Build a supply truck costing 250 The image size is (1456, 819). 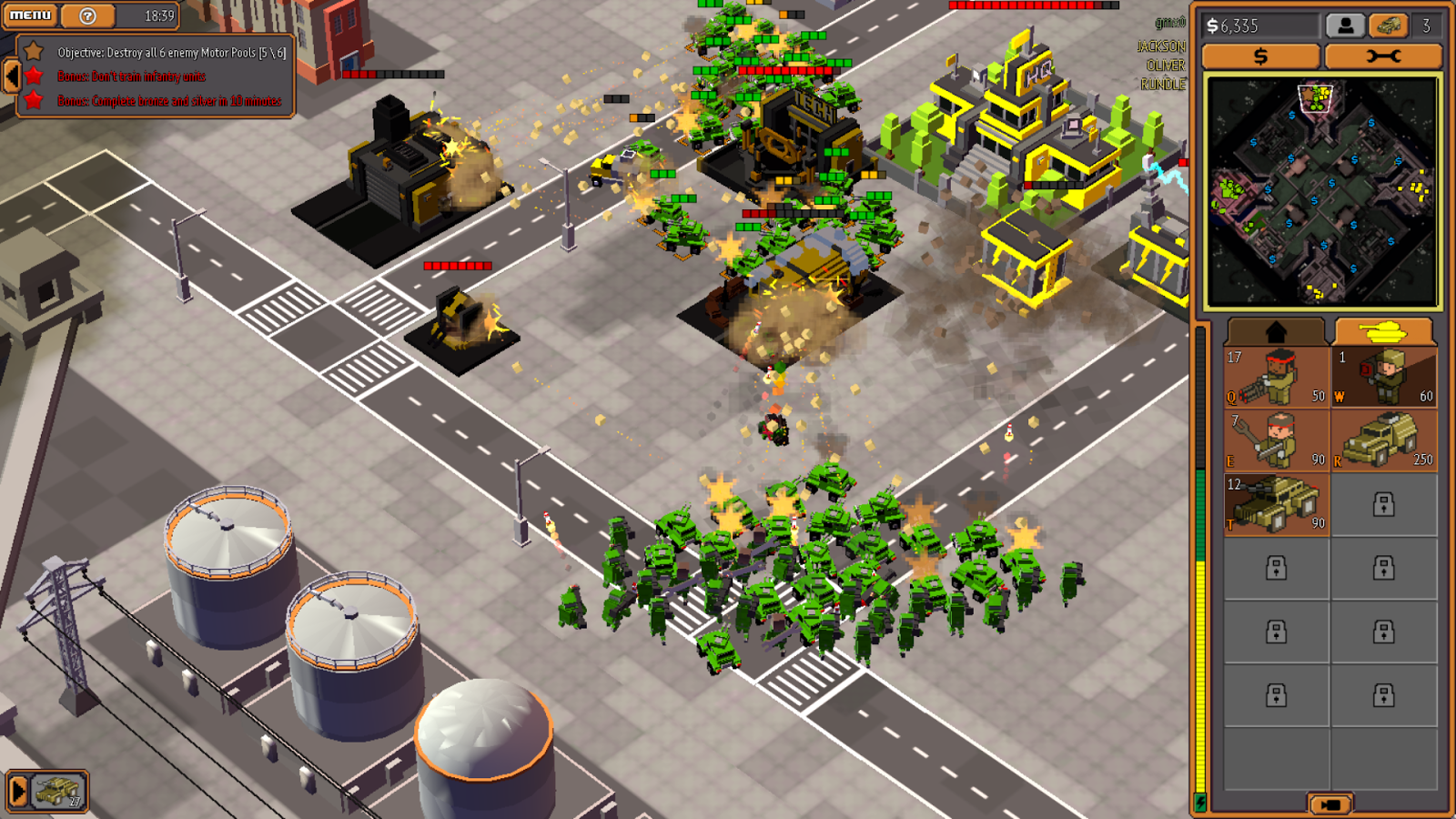coord(1383,440)
